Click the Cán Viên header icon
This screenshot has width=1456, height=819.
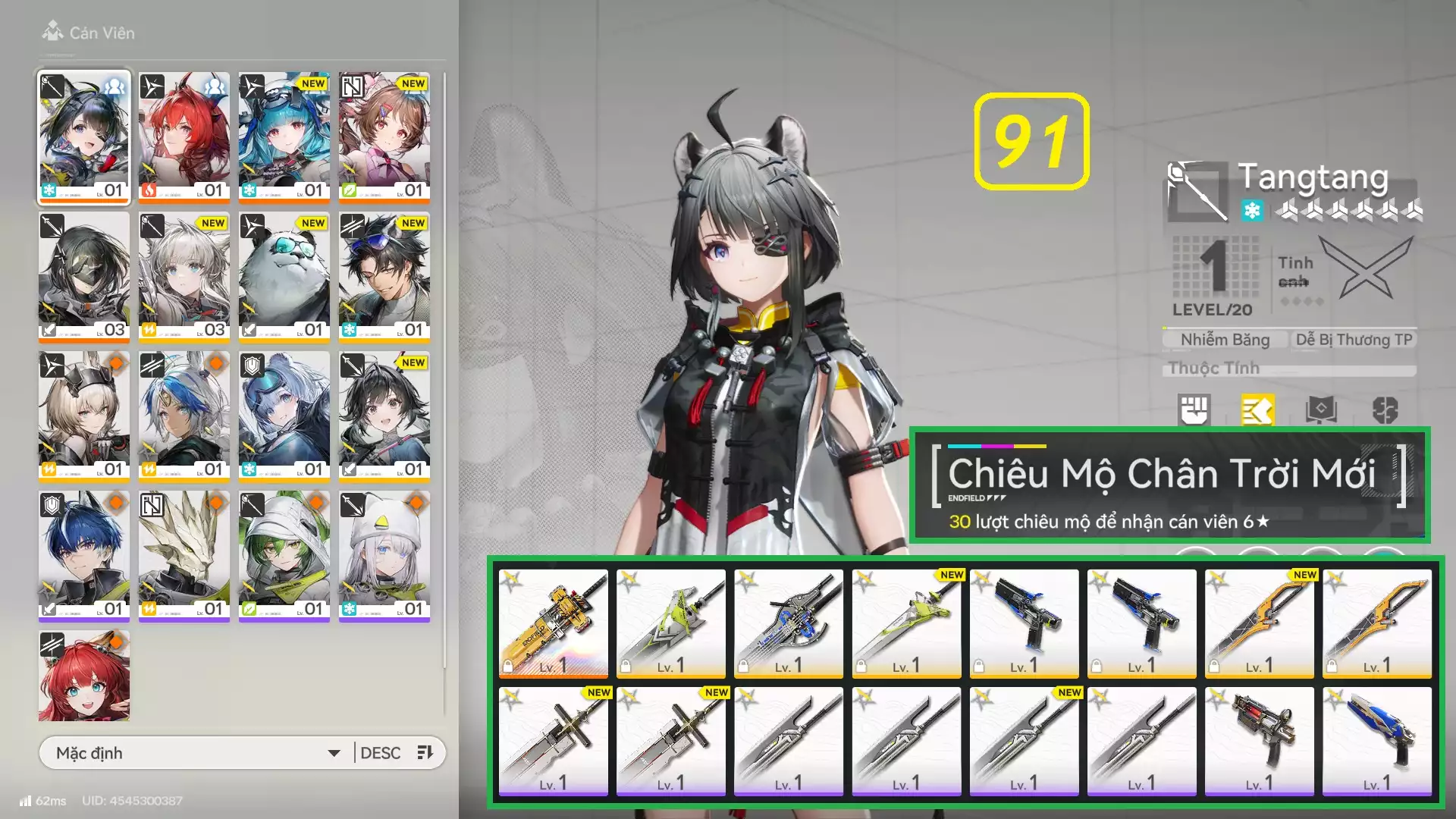coord(52,32)
